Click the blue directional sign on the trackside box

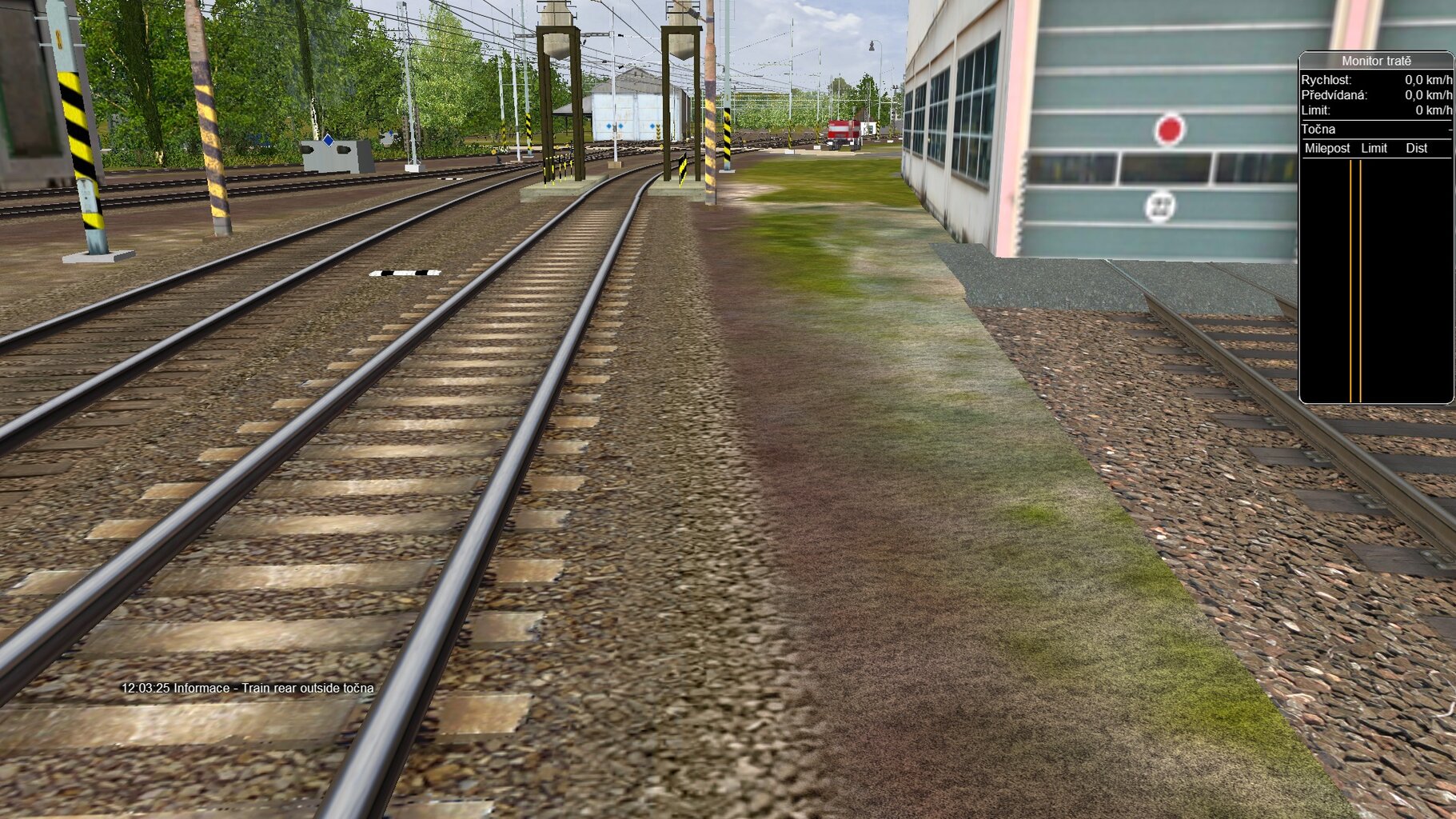[328, 139]
